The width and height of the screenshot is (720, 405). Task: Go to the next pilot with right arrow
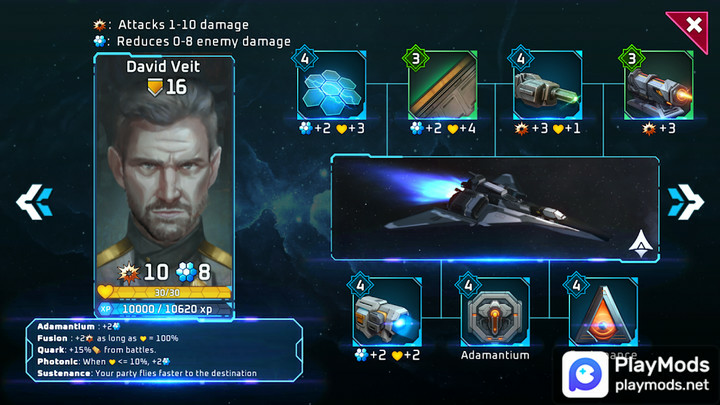coord(686,201)
